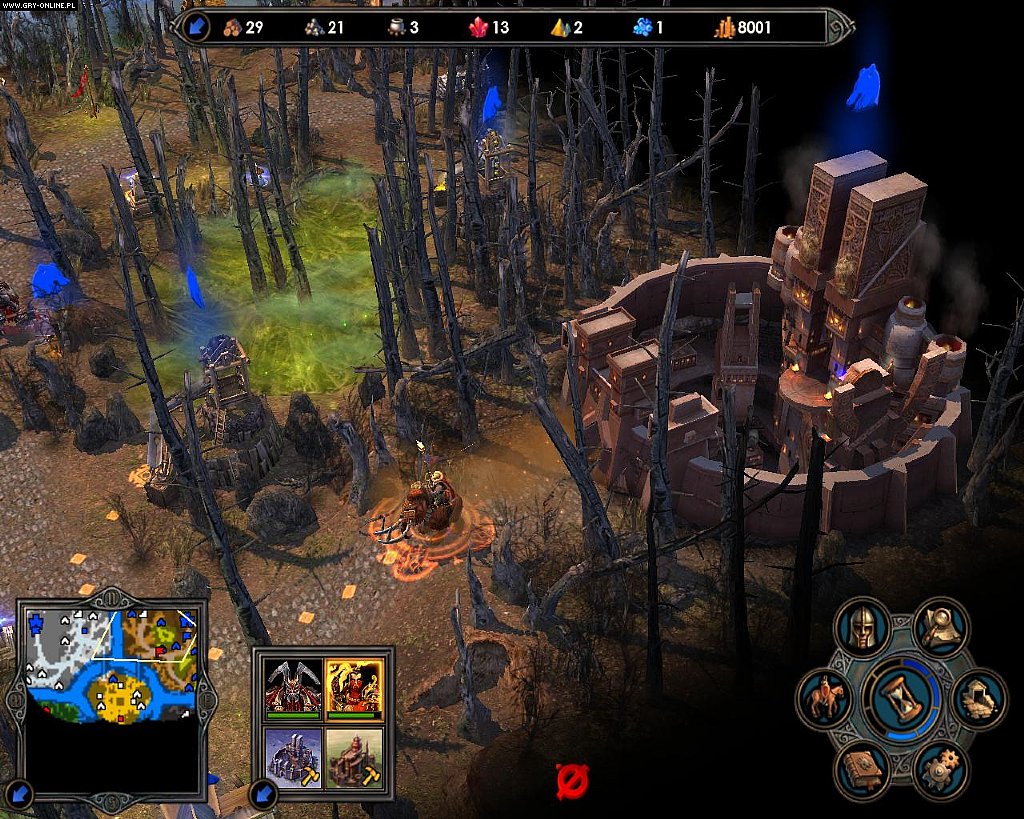The image size is (1024, 819).
Task: Open the gear-shaped system options button
Action: pos(940,770)
